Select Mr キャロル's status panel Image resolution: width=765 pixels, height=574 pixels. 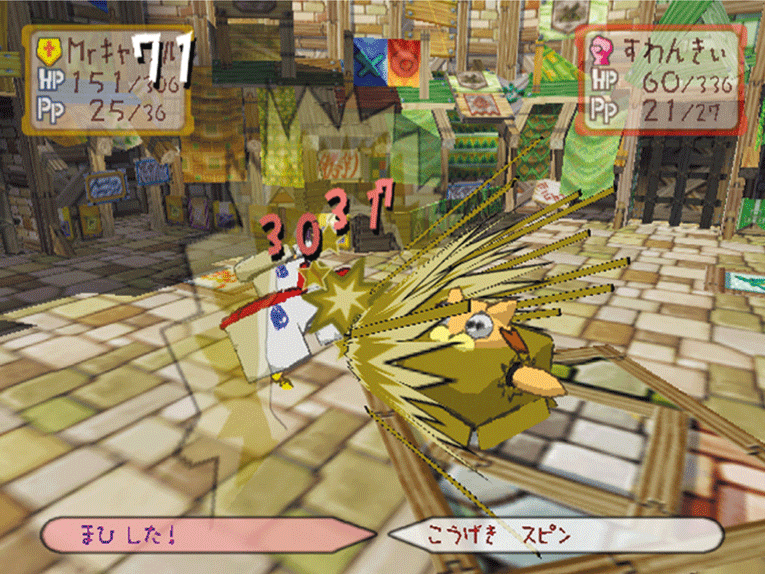click(106, 80)
